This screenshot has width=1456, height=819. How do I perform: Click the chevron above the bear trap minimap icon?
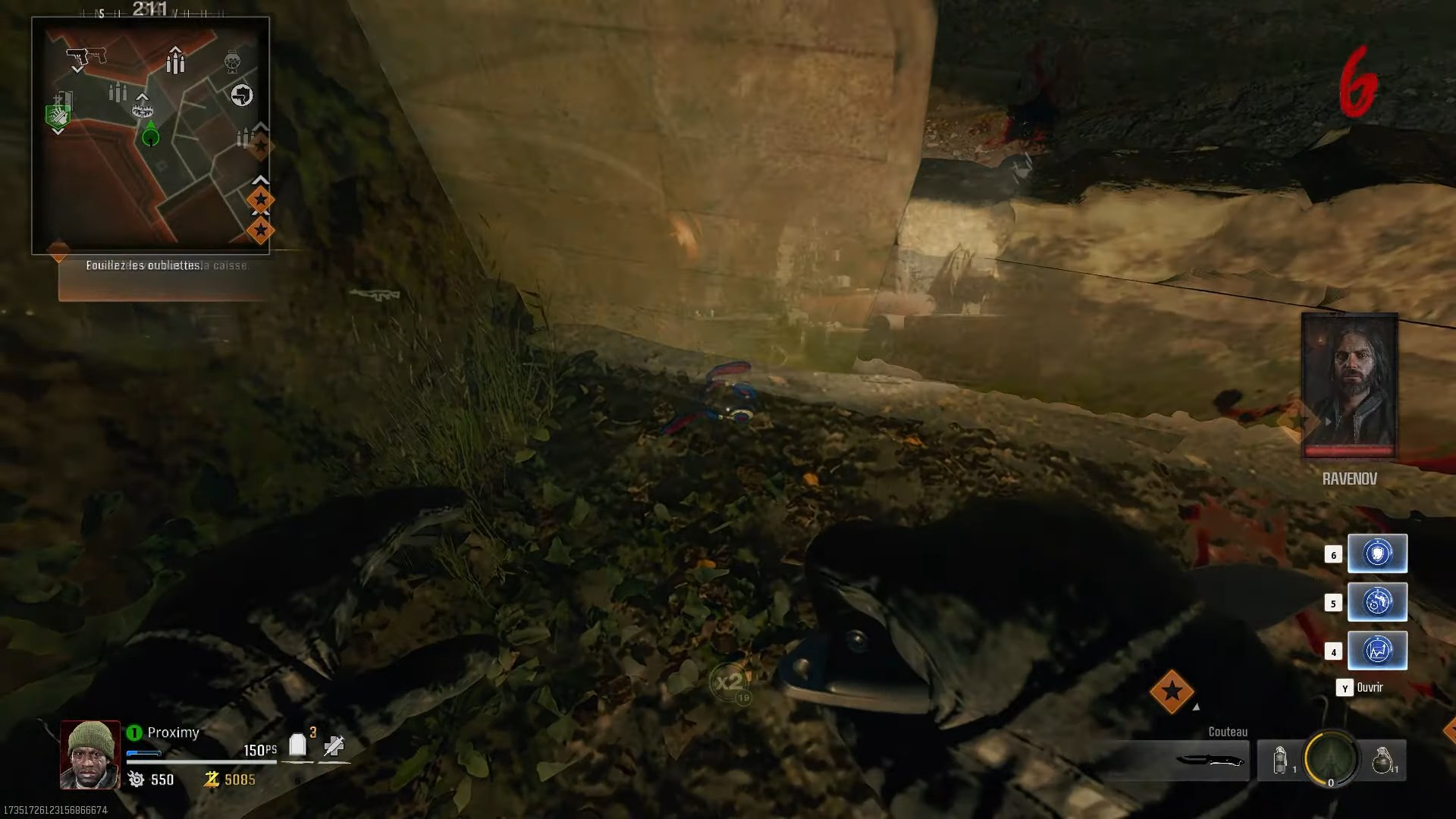click(143, 96)
